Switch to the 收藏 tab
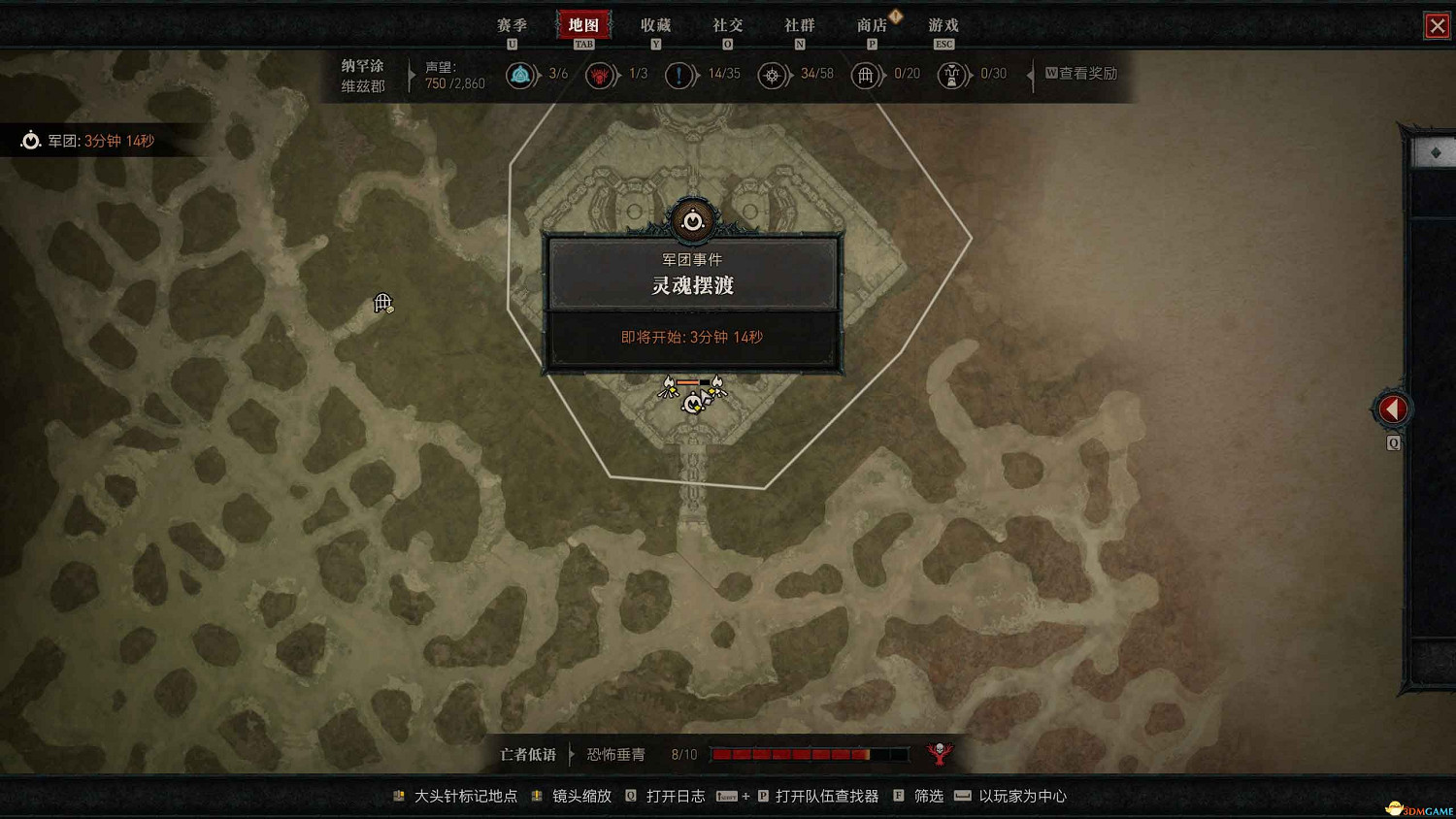This screenshot has width=1456, height=819. (x=655, y=25)
